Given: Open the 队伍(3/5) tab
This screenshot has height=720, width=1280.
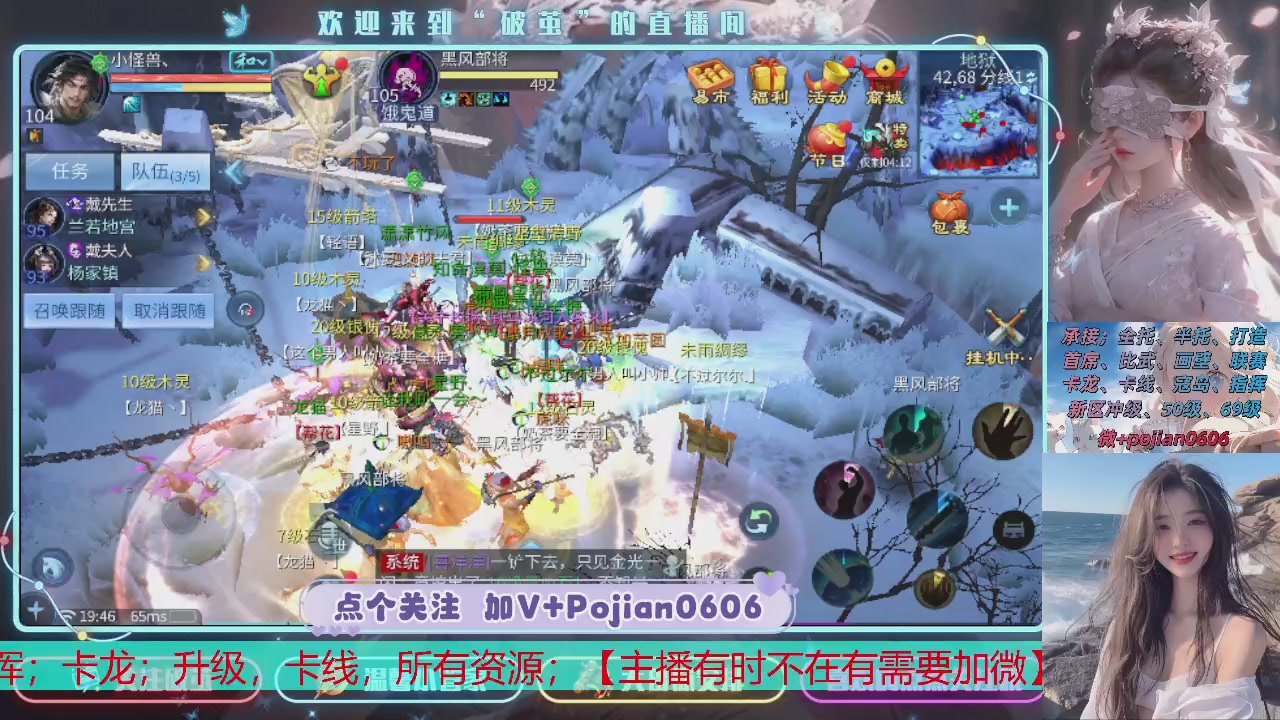Looking at the screenshot, I should (163, 173).
